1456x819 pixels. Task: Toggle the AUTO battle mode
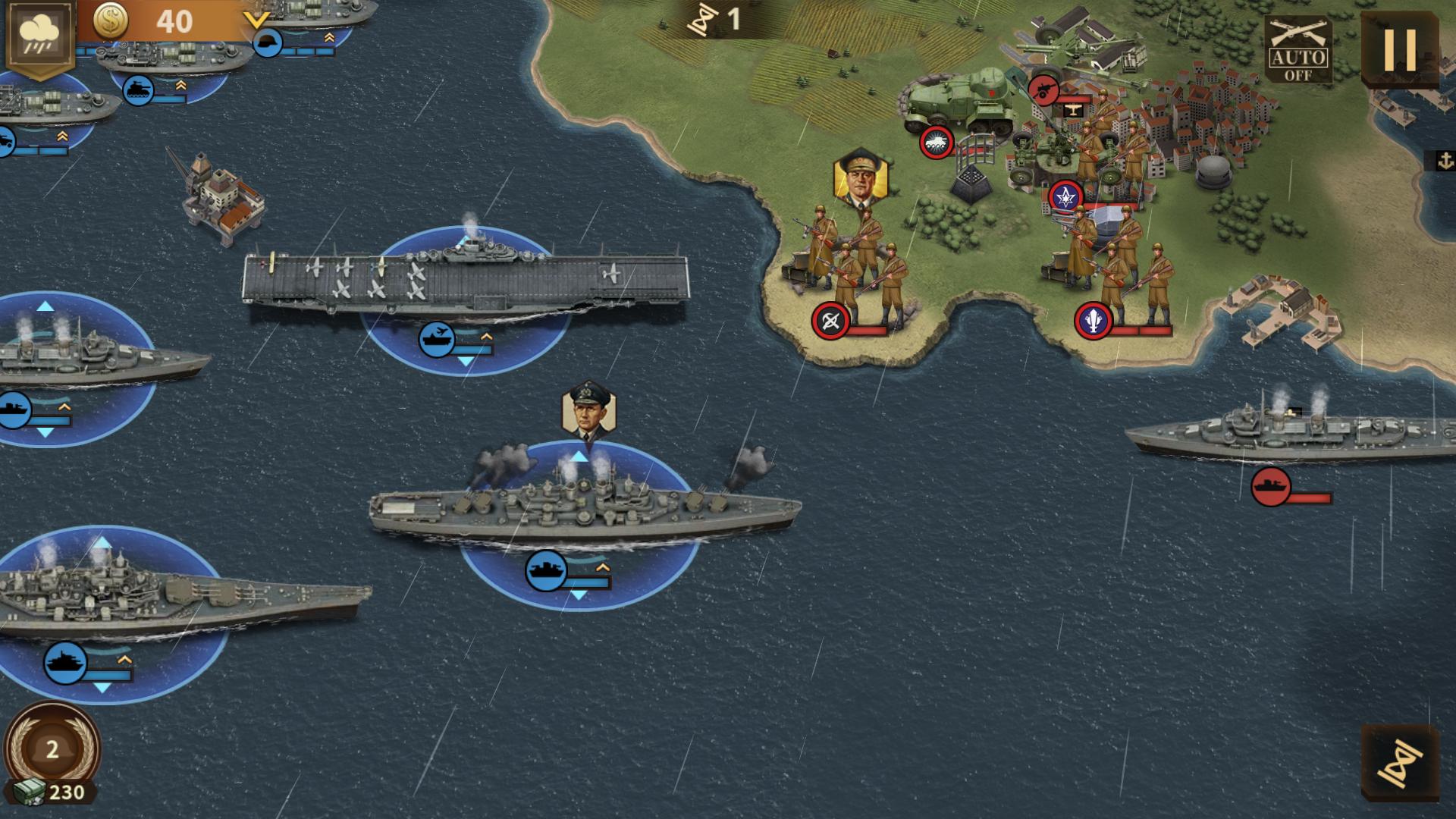[x=1298, y=50]
